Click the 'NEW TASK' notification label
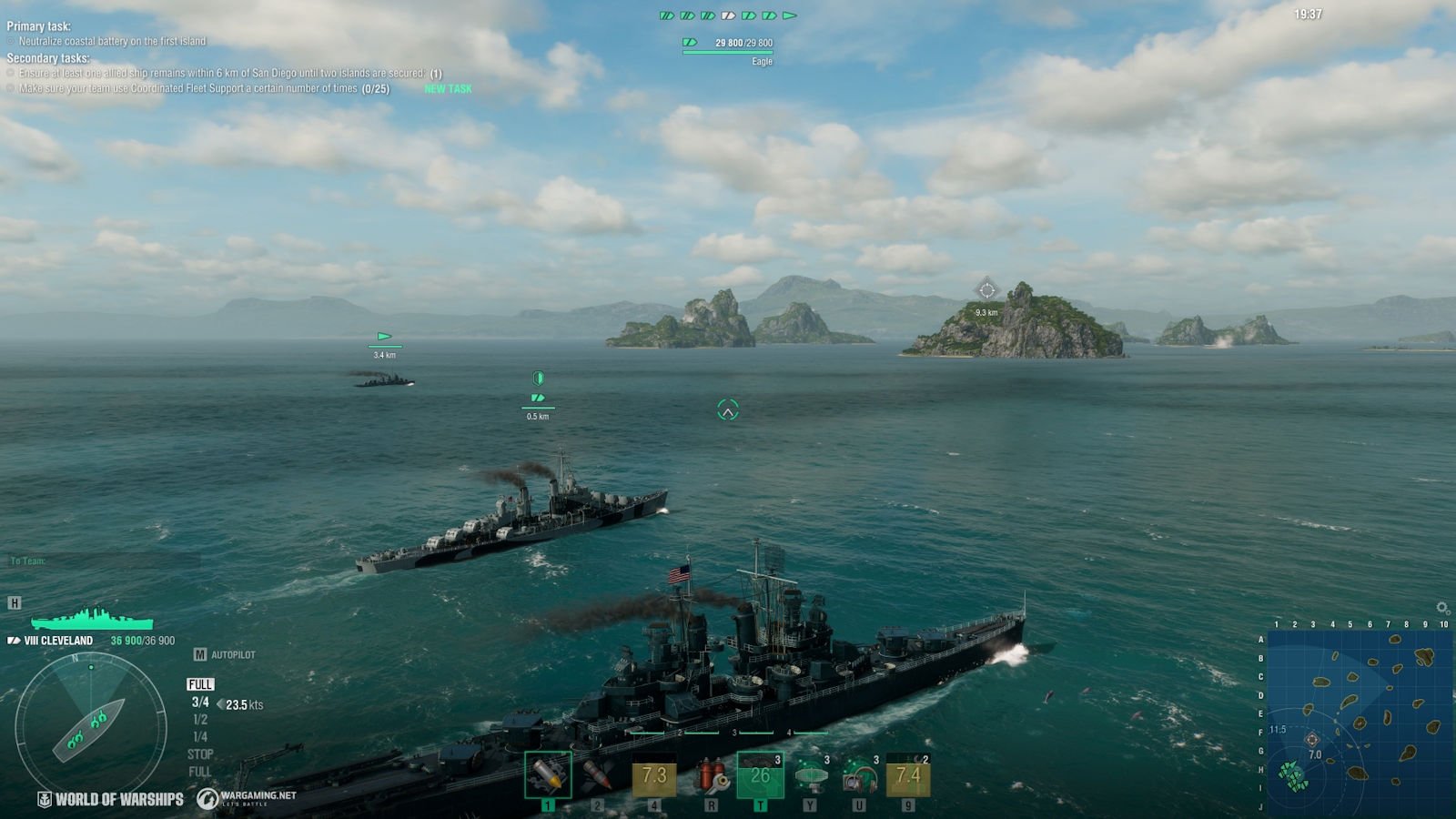Screen dimensions: 1456x819 coord(448,89)
